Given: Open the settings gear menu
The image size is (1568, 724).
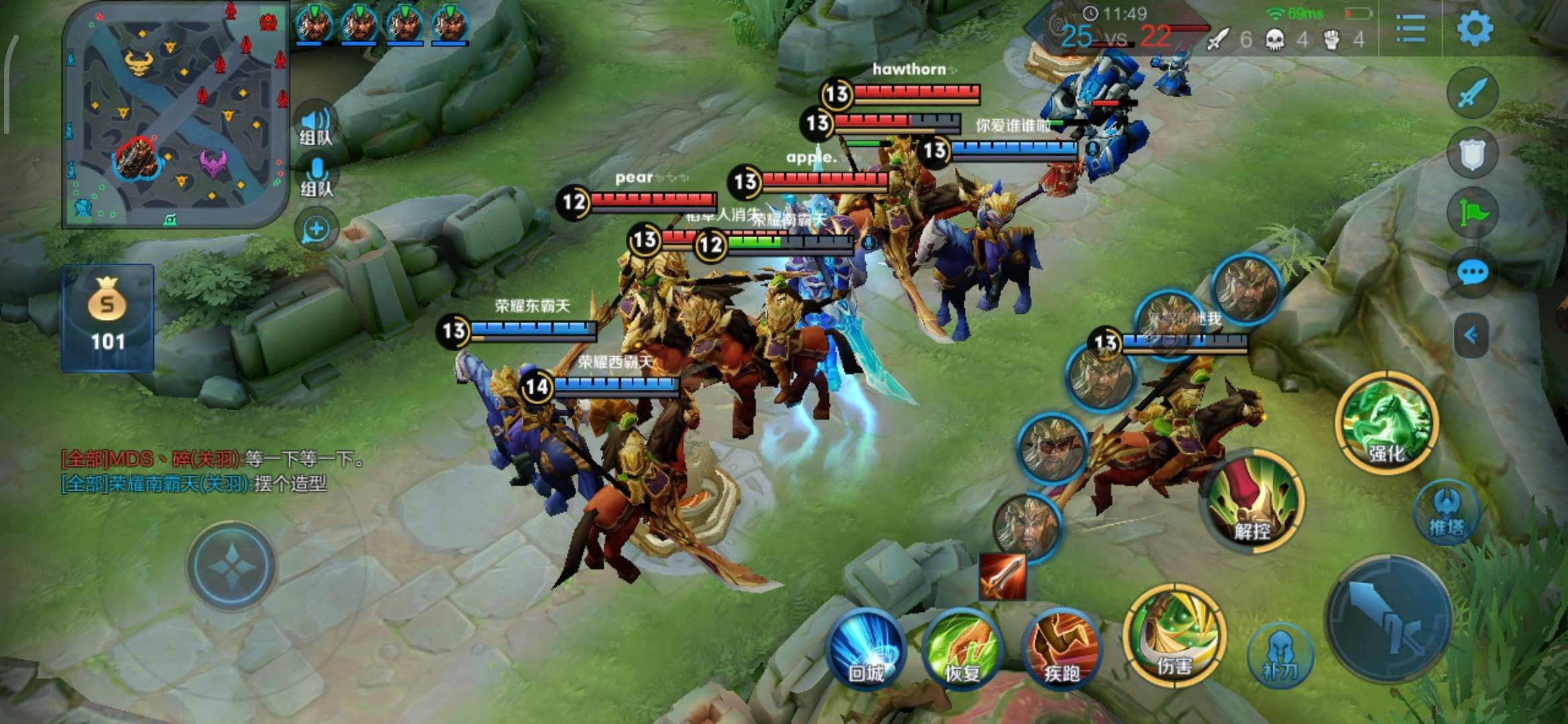Looking at the screenshot, I should pyautogui.click(x=1475, y=29).
